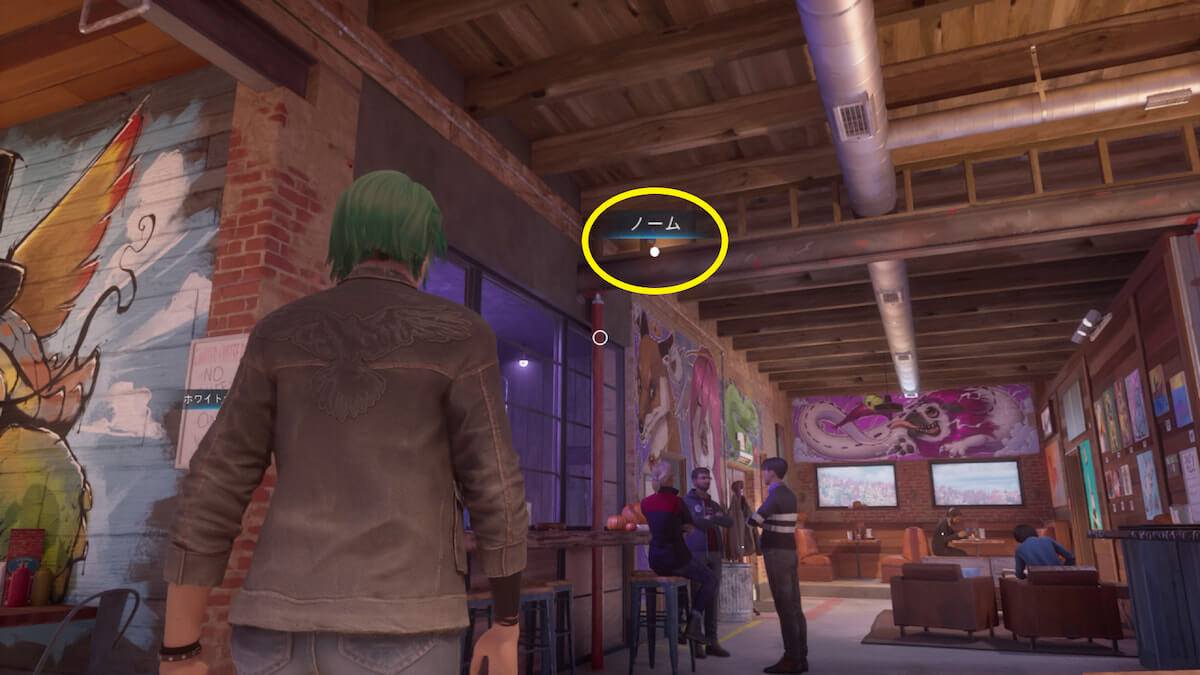Select the ノーム interaction marker
This screenshot has height=675, width=1200.
654,251
